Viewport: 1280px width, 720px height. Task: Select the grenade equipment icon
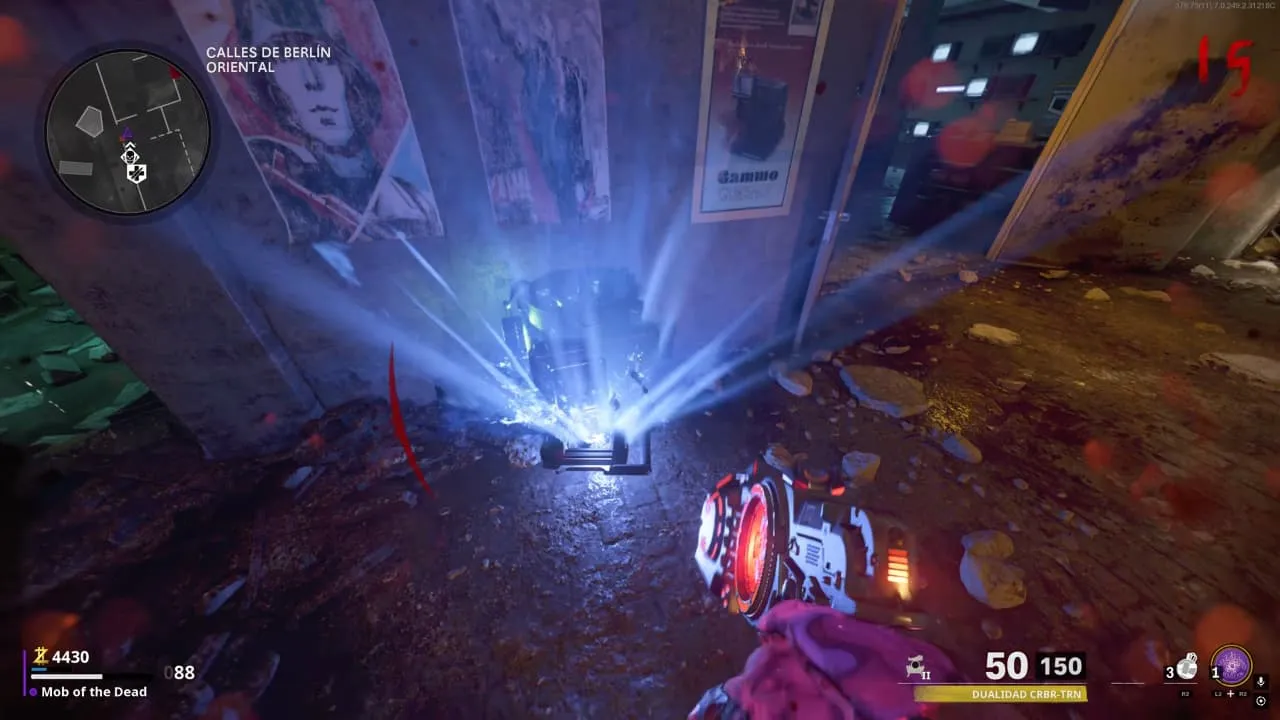pos(1186,667)
